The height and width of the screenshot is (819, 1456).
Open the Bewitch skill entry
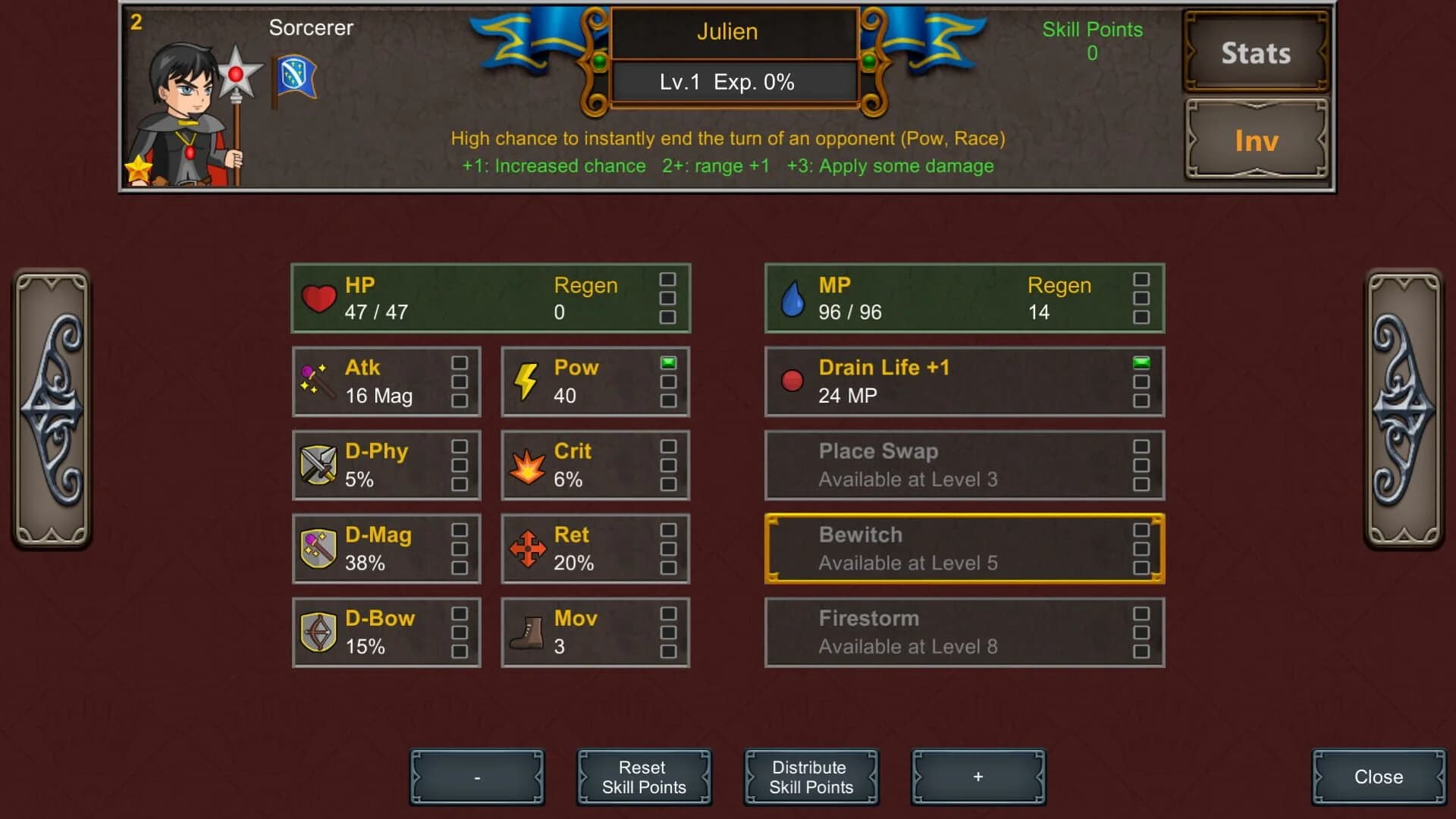point(964,548)
